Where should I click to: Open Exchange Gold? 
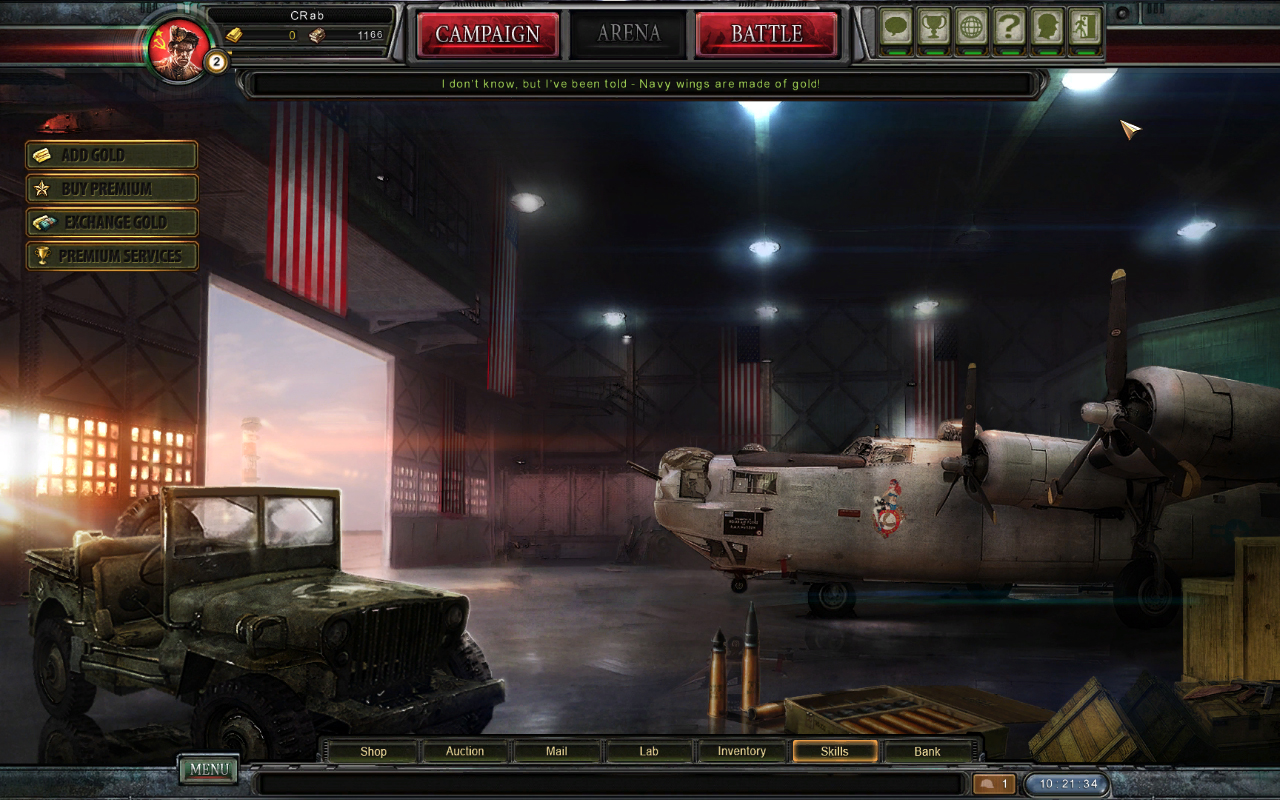tap(112, 222)
